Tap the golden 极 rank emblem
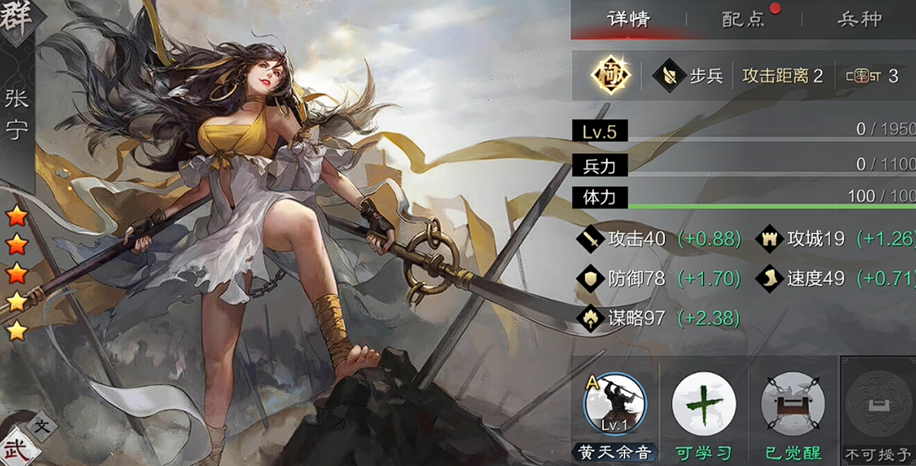Viewport: 916px width, 466px height. point(607,74)
